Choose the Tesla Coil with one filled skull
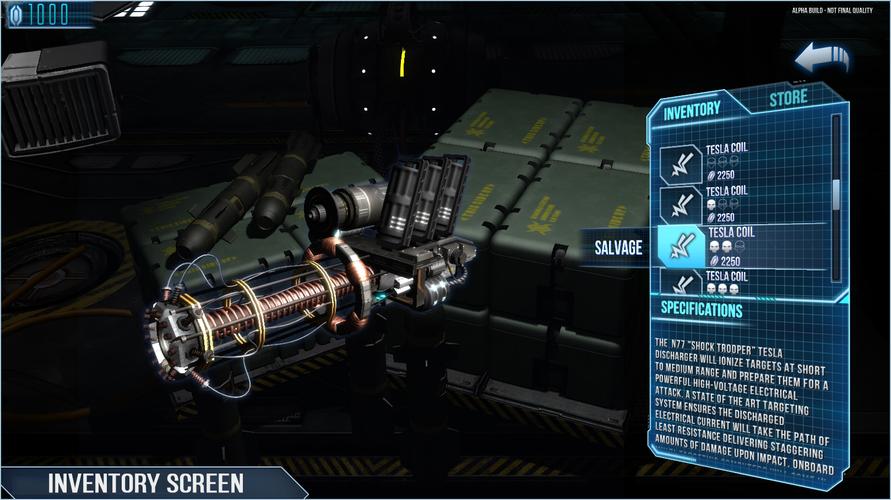Screen dimensions: 891x500 pos(735,203)
